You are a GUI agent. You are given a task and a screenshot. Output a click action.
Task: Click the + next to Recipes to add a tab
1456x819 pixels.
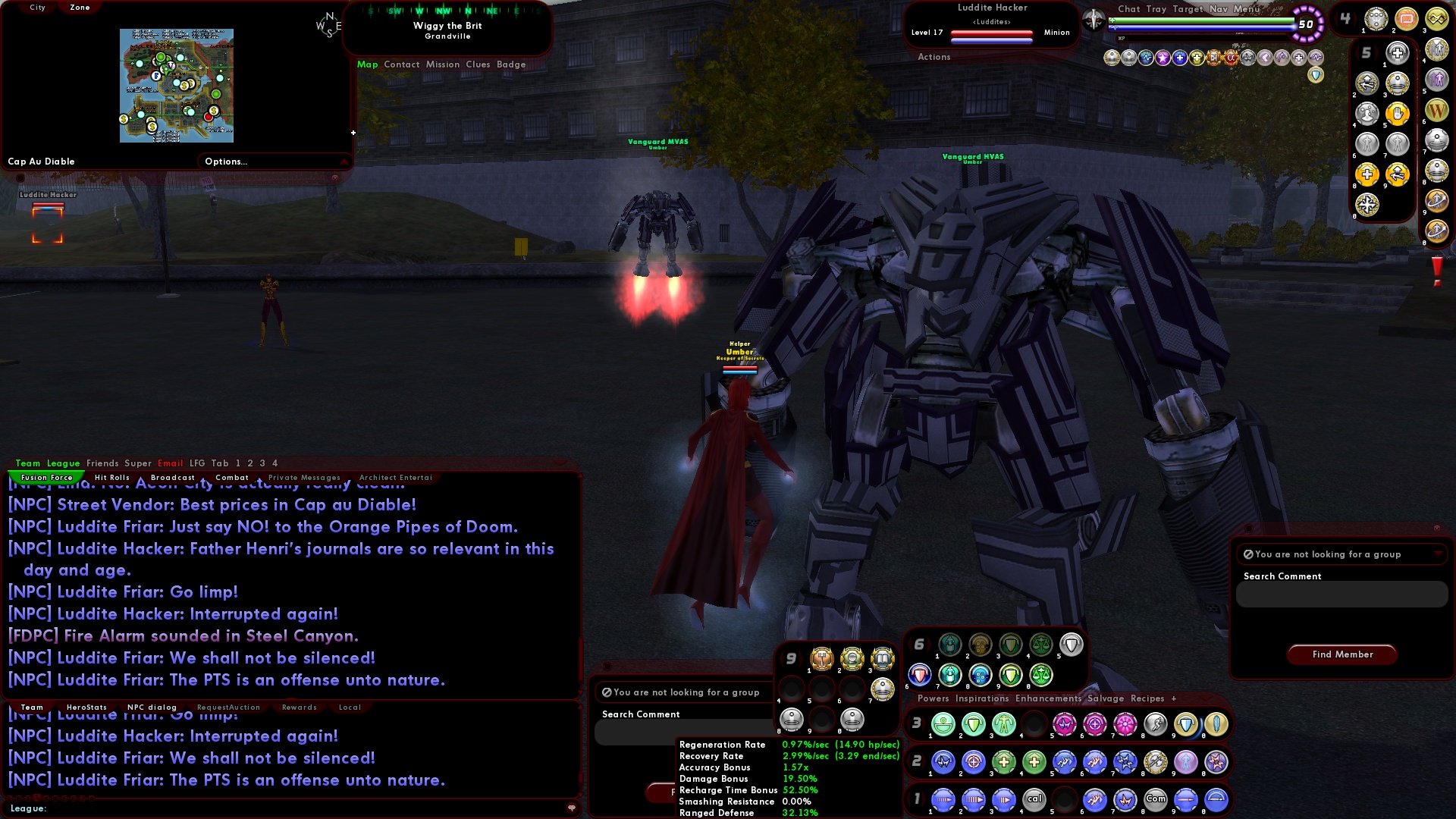pos(1174,698)
